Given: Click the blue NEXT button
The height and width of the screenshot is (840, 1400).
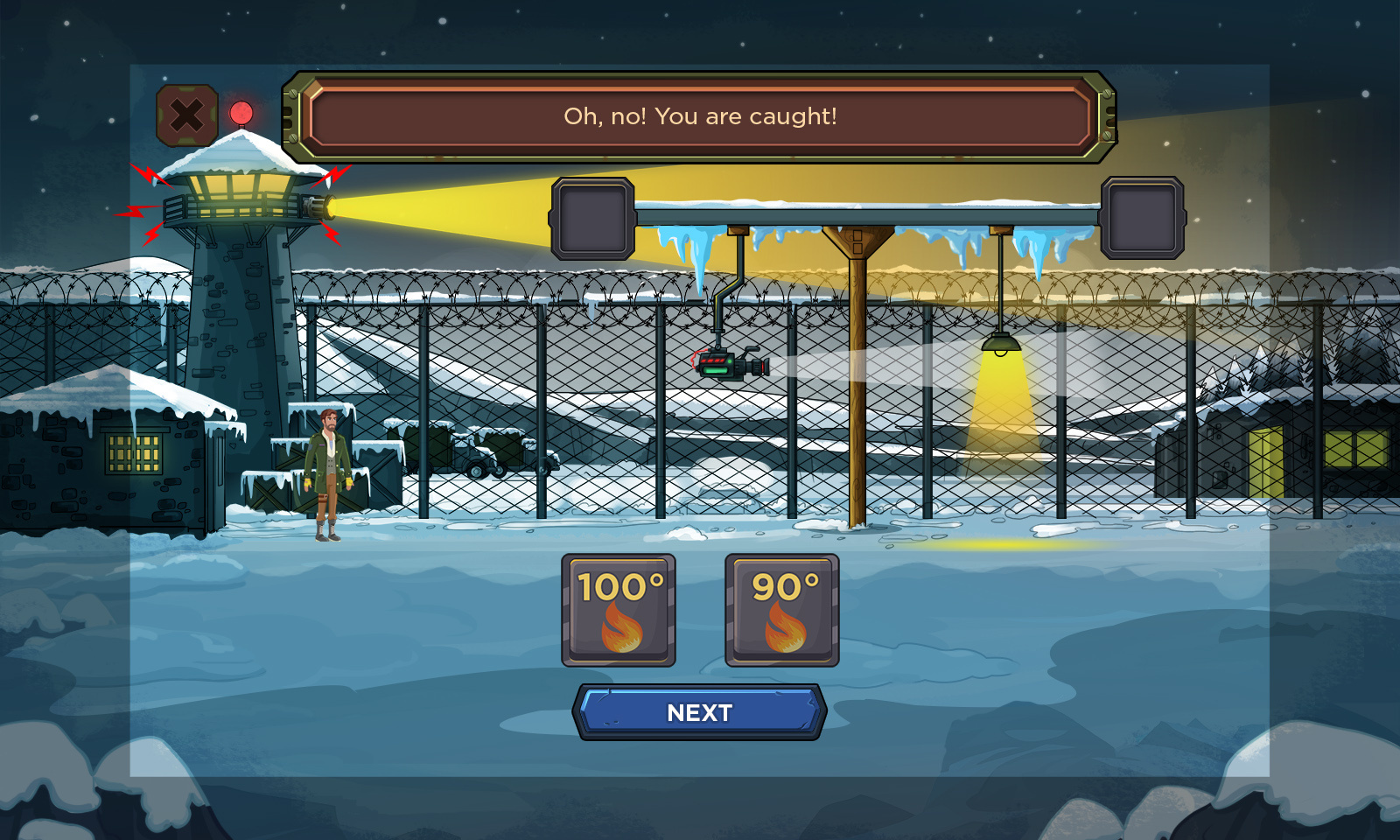Looking at the screenshot, I should pyautogui.click(x=699, y=712).
